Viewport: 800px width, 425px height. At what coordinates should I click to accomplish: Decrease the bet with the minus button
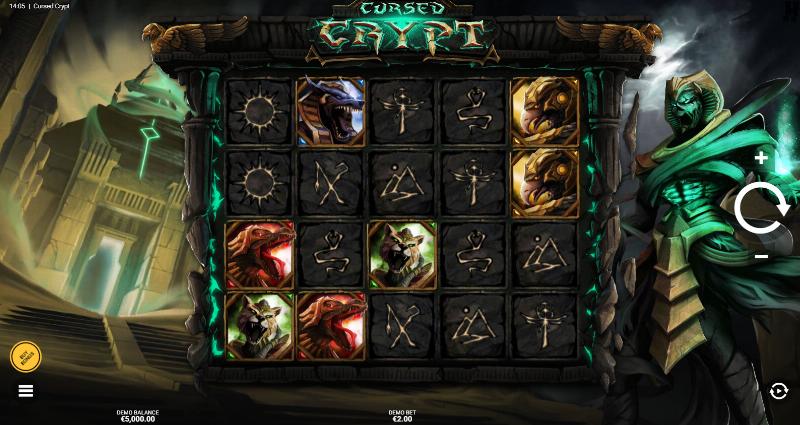762,257
